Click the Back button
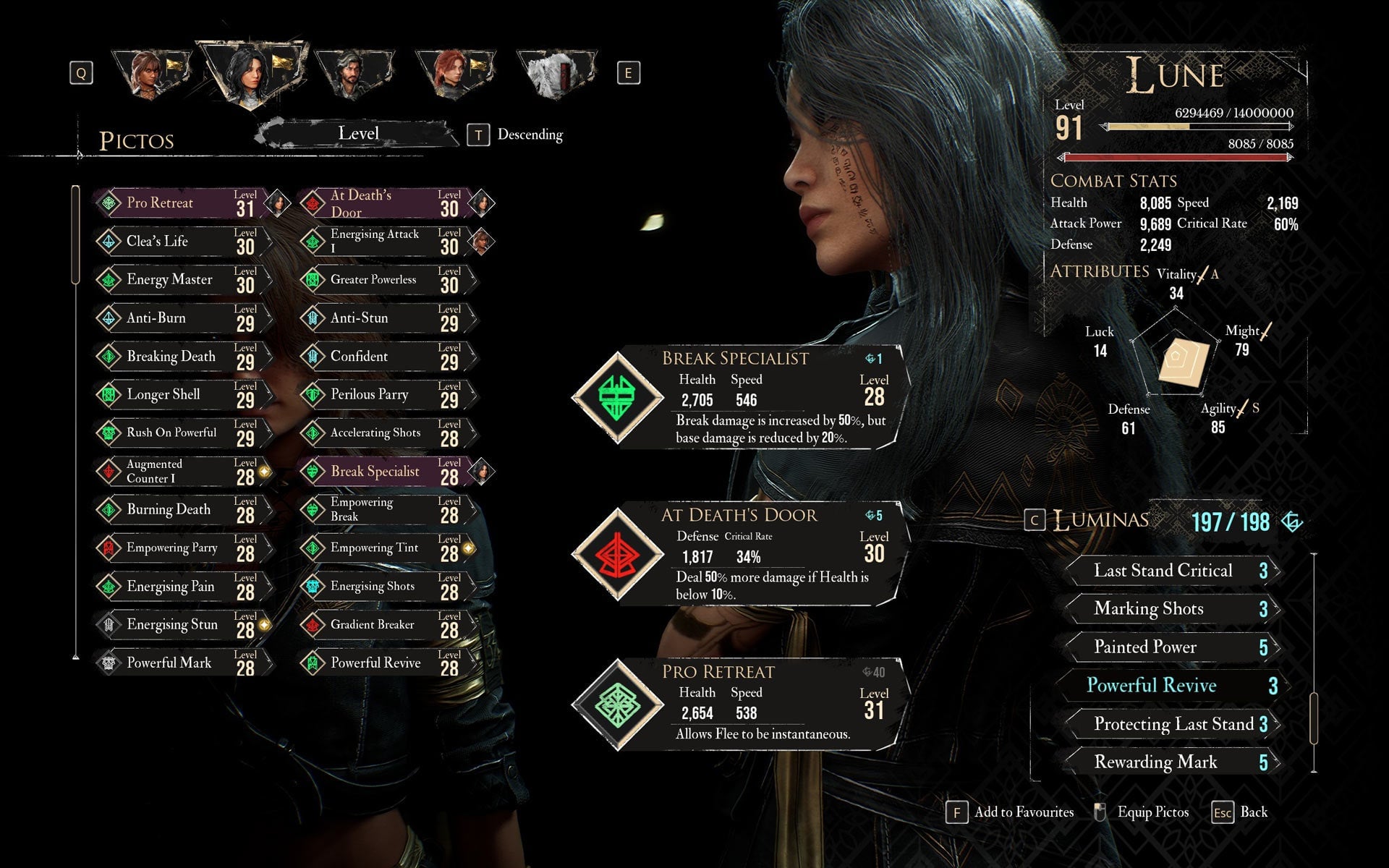Image resolution: width=1389 pixels, height=868 pixels. (1241, 812)
